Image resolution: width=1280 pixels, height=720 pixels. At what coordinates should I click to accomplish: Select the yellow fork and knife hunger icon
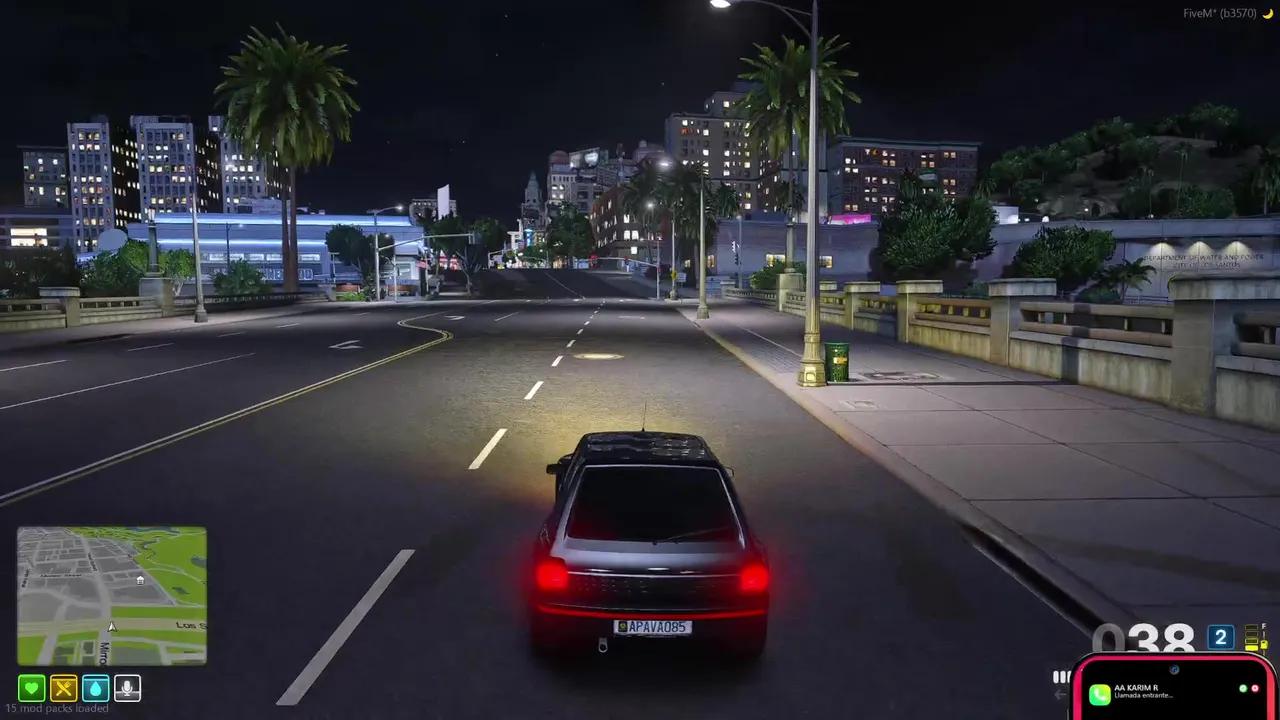click(64, 688)
